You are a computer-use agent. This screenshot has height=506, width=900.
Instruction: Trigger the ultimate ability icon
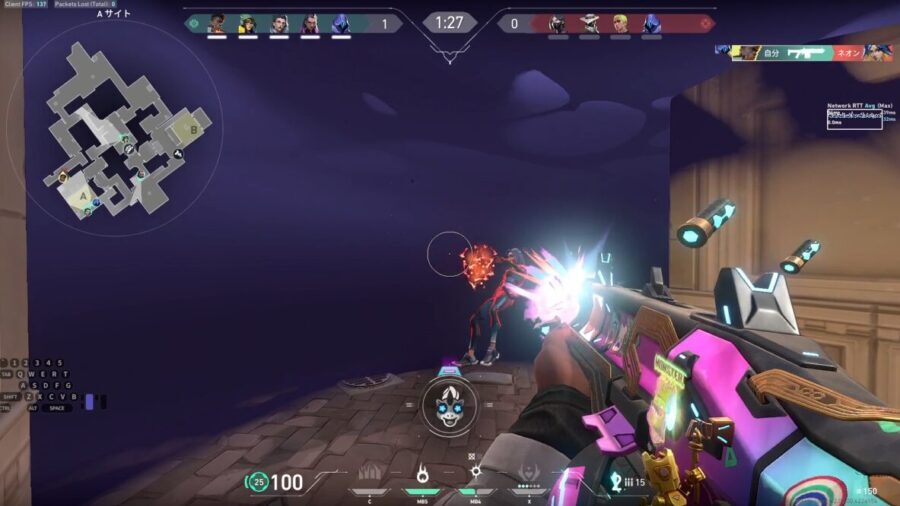(x=529, y=474)
